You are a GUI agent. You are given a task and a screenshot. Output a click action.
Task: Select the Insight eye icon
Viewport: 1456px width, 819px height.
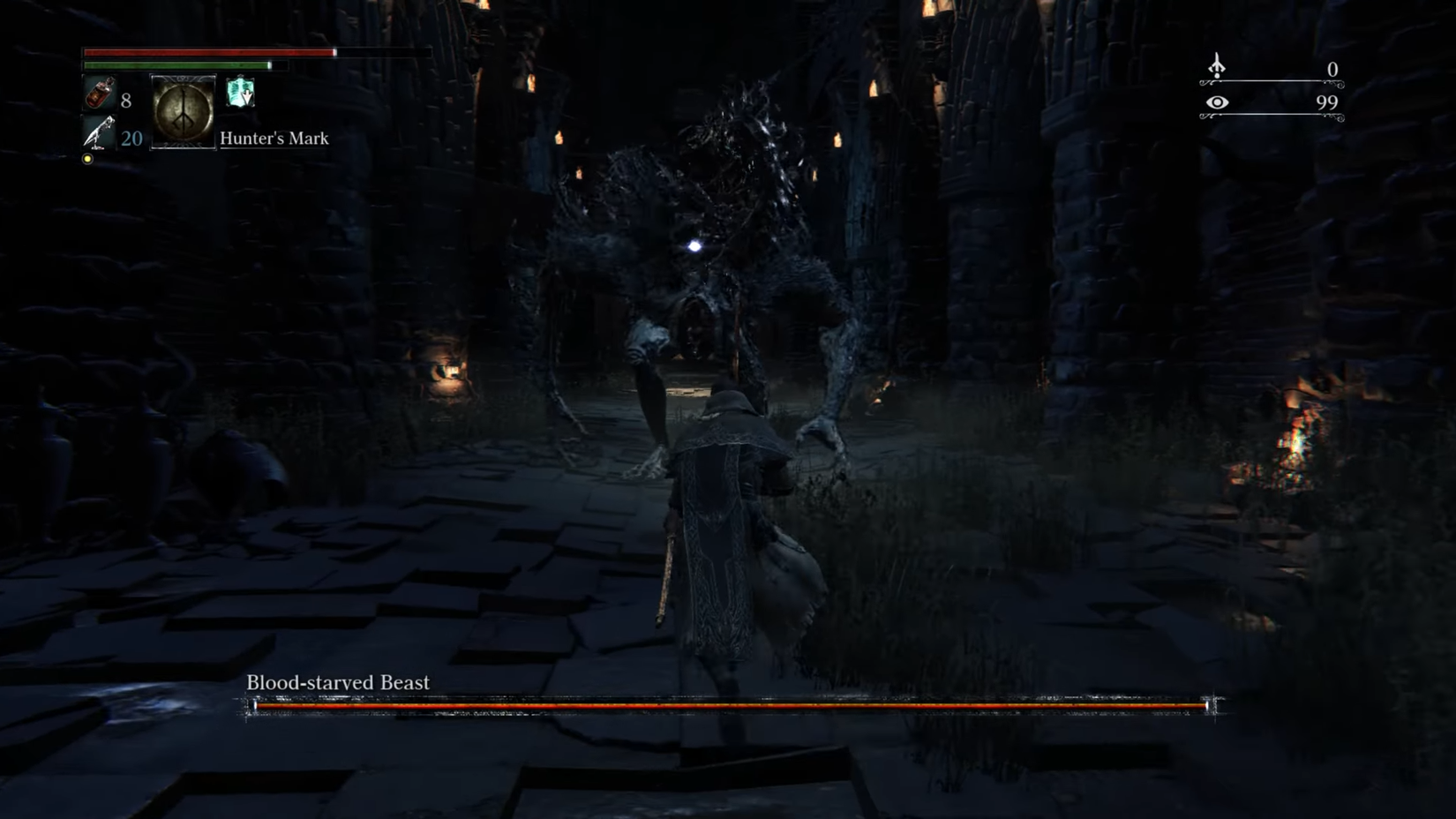click(1218, 102)
